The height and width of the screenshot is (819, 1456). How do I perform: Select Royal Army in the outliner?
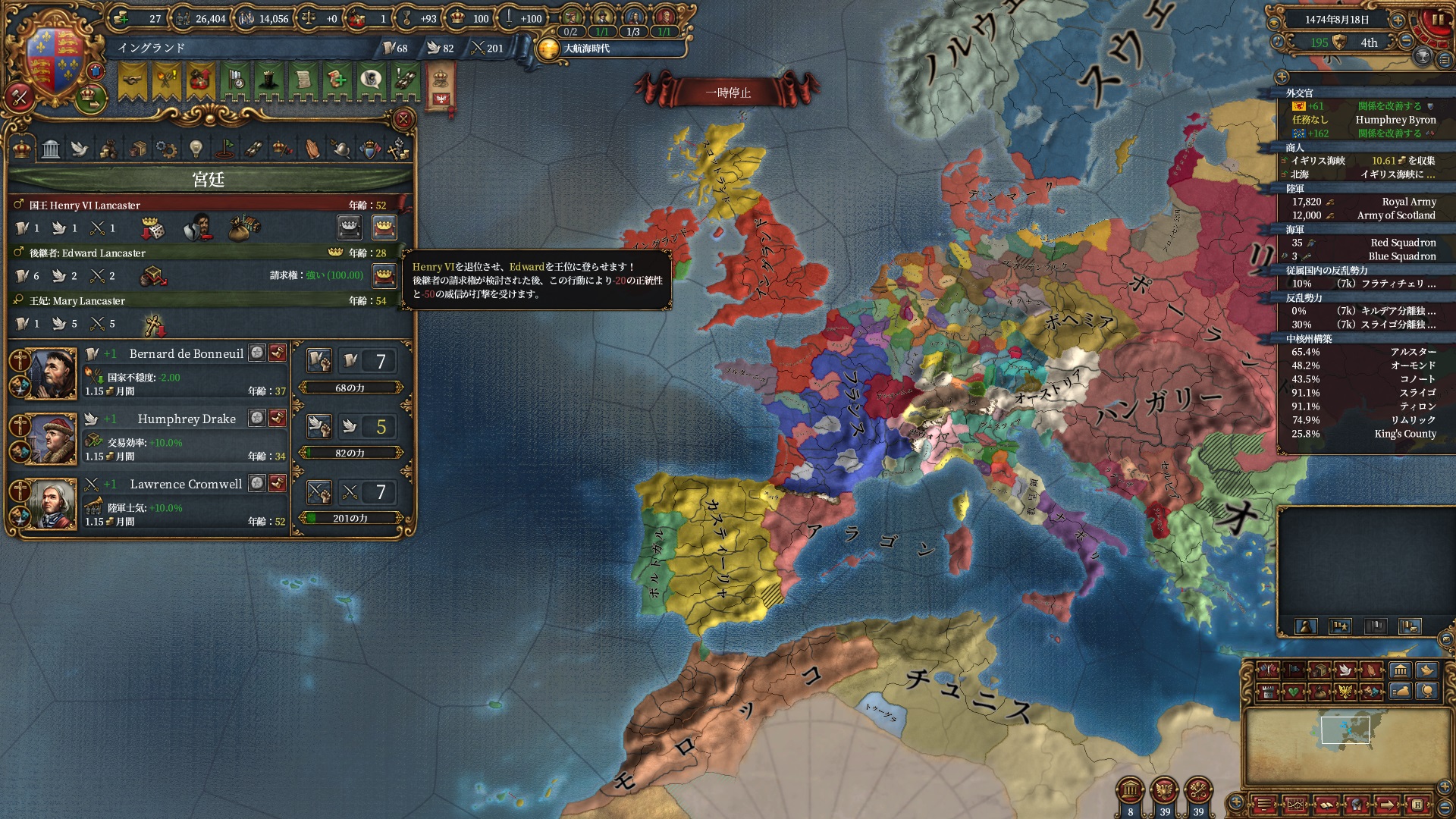pyautogui.click(x=1408, y=202)
